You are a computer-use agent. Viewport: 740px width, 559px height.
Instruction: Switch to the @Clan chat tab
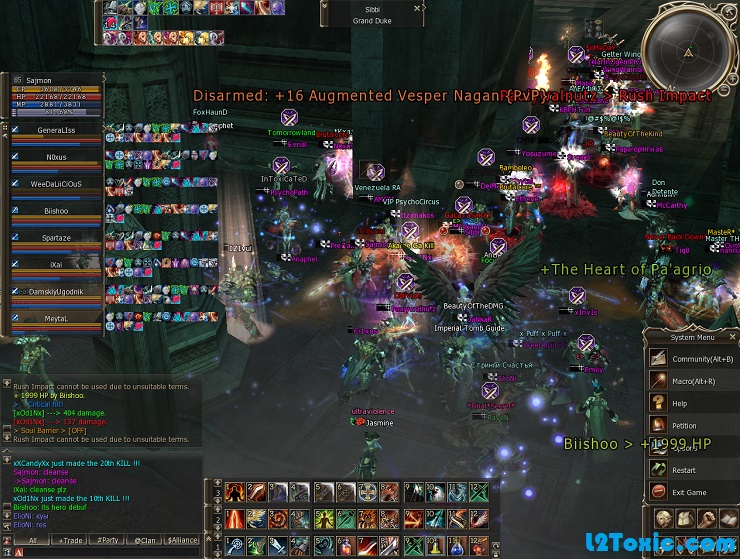(144, 540)
